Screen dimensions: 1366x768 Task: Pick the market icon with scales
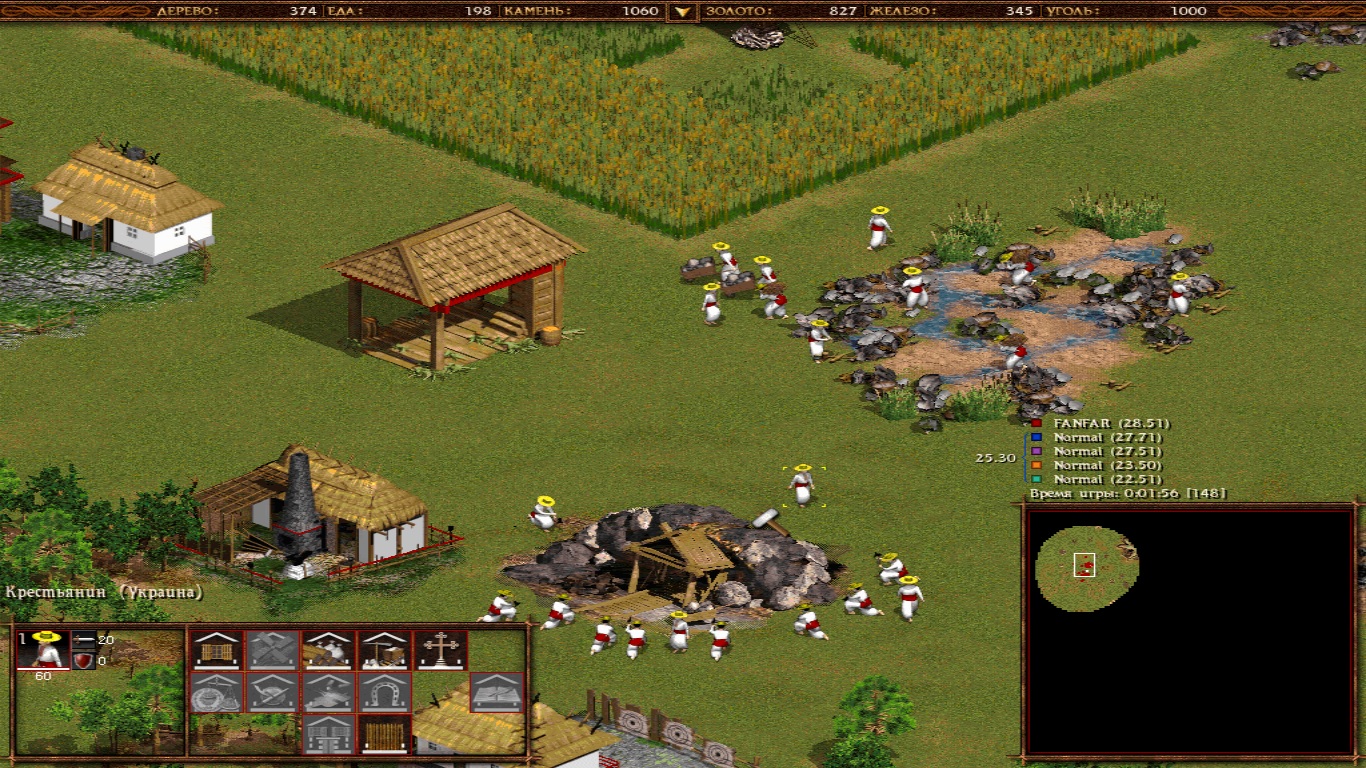[217, 692]
